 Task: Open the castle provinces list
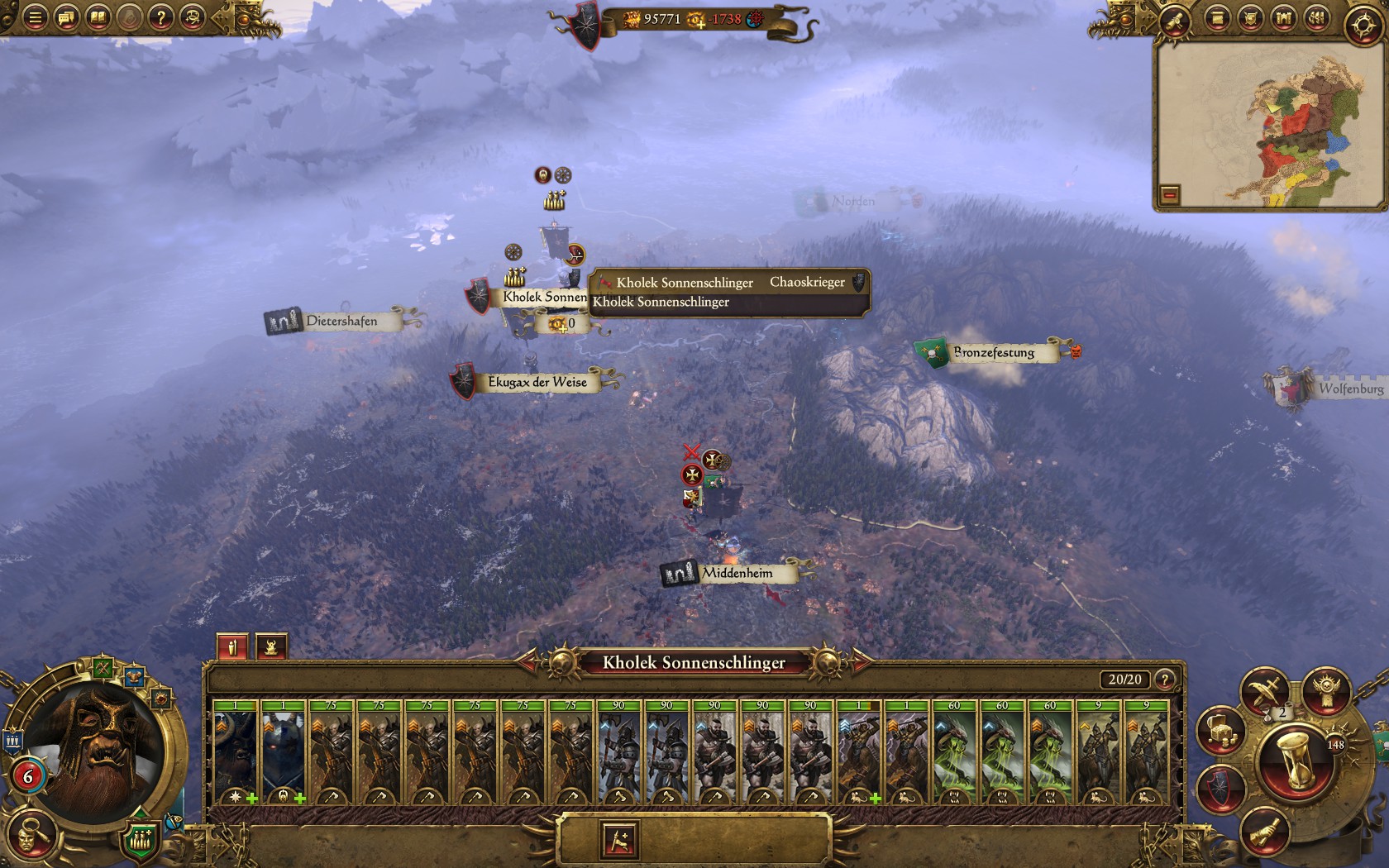[1283, 18]
